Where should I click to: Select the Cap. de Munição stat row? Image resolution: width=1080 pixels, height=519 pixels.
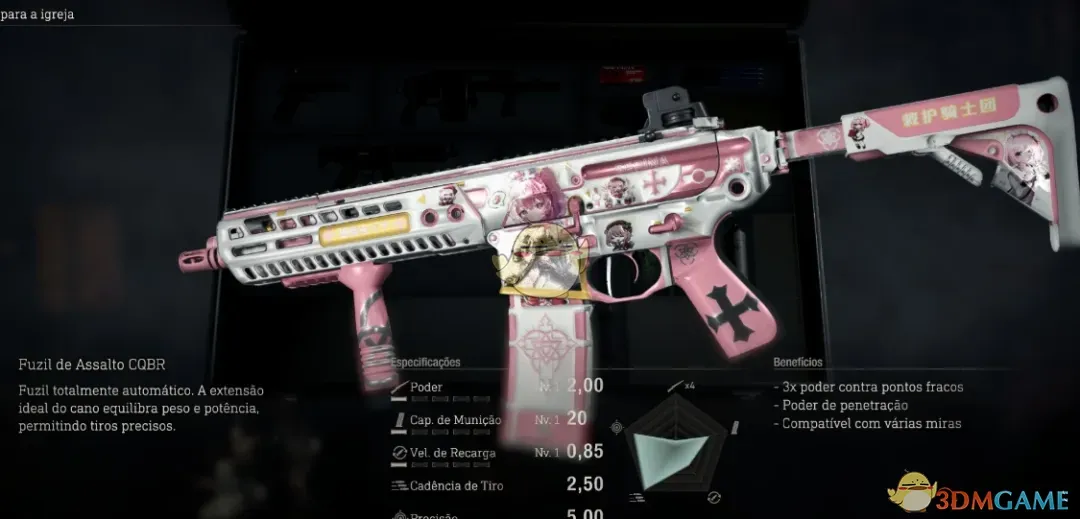pyautogui.click(x=495, y=420)
